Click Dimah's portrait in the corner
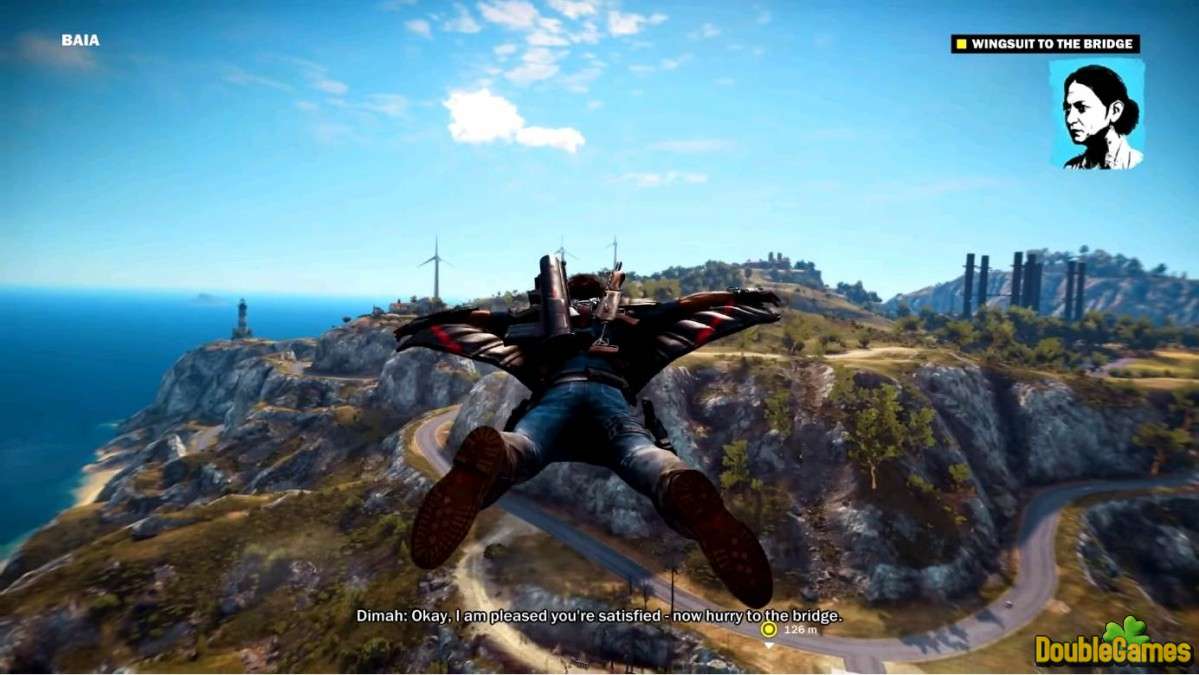This screenshot has height=675, width=1199. pos(1096,114)
